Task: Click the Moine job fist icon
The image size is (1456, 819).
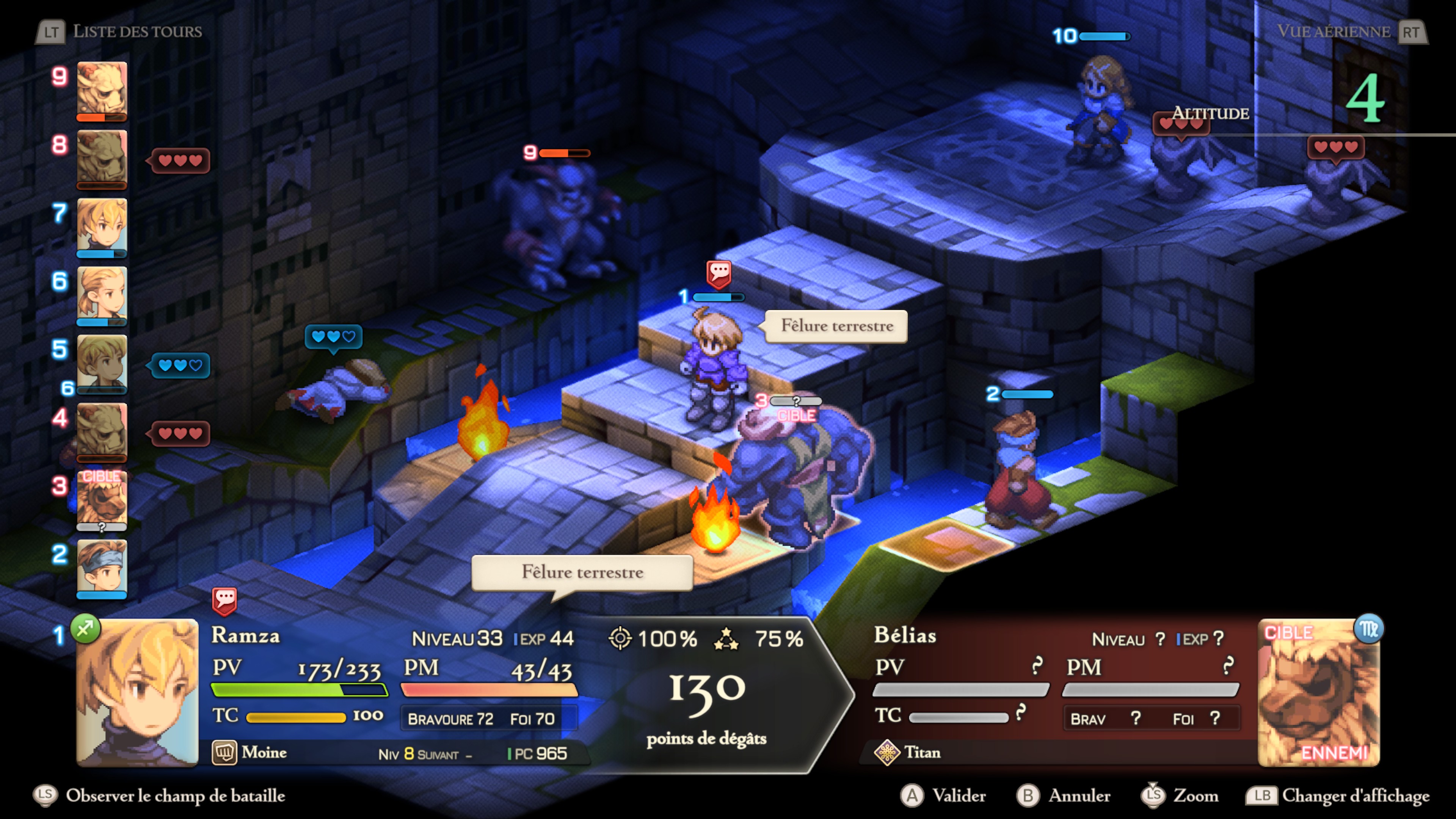Action: (x=224, y=752)
